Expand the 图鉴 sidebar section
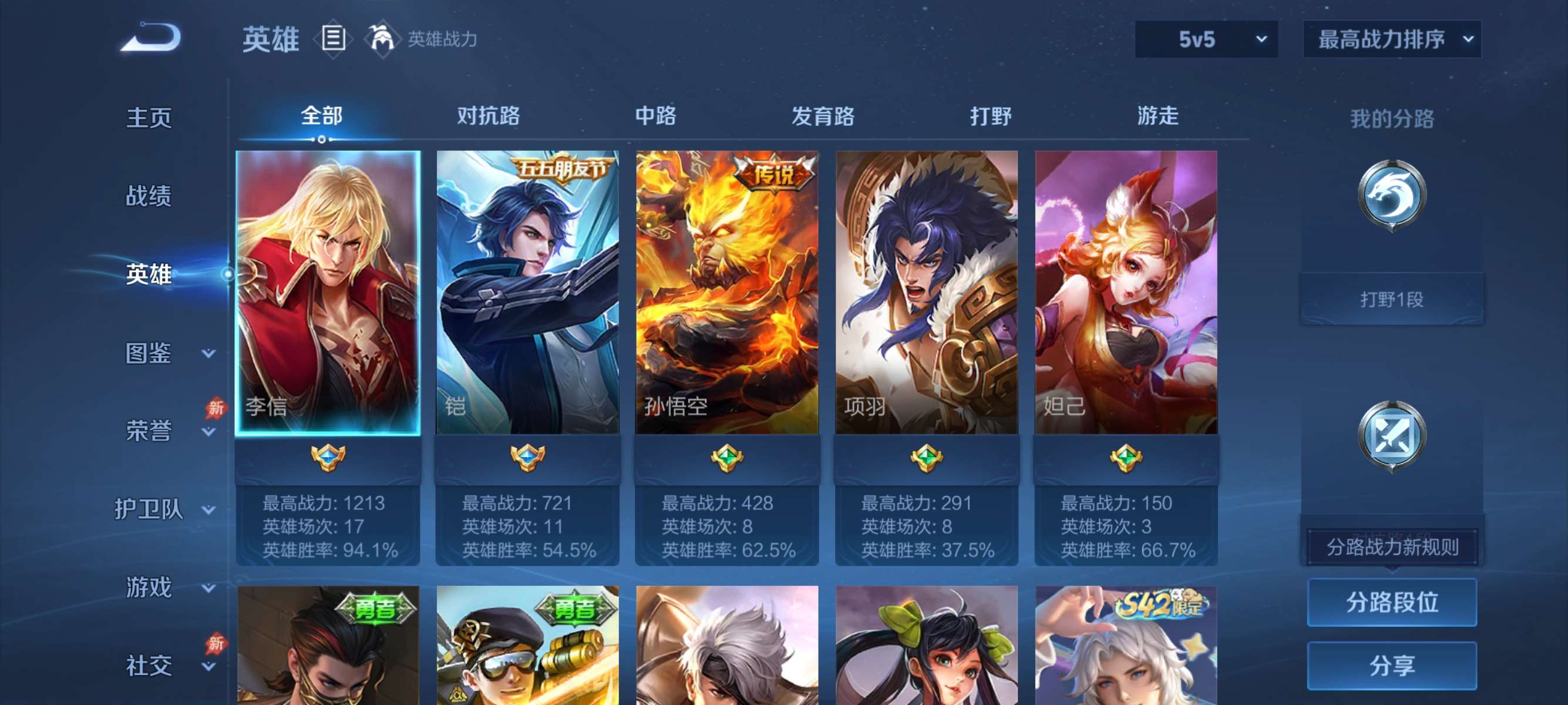Viewport: 1568px width, 705px height. click(x=149, y=352)
